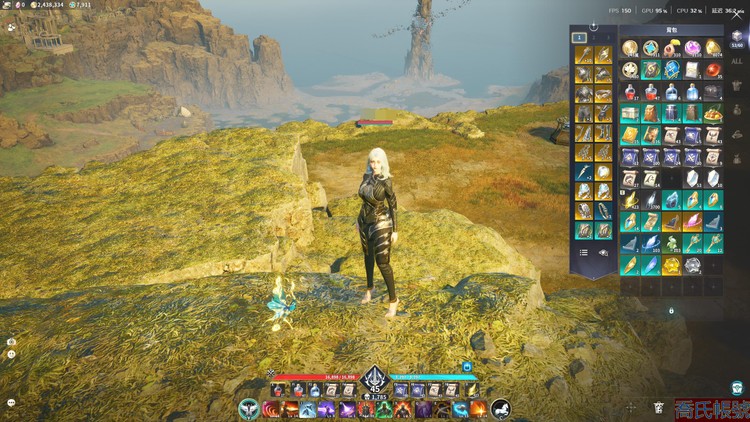The image size is (750, 422).
Task: Click the camera icon on left edge
Action: (10, 341)
